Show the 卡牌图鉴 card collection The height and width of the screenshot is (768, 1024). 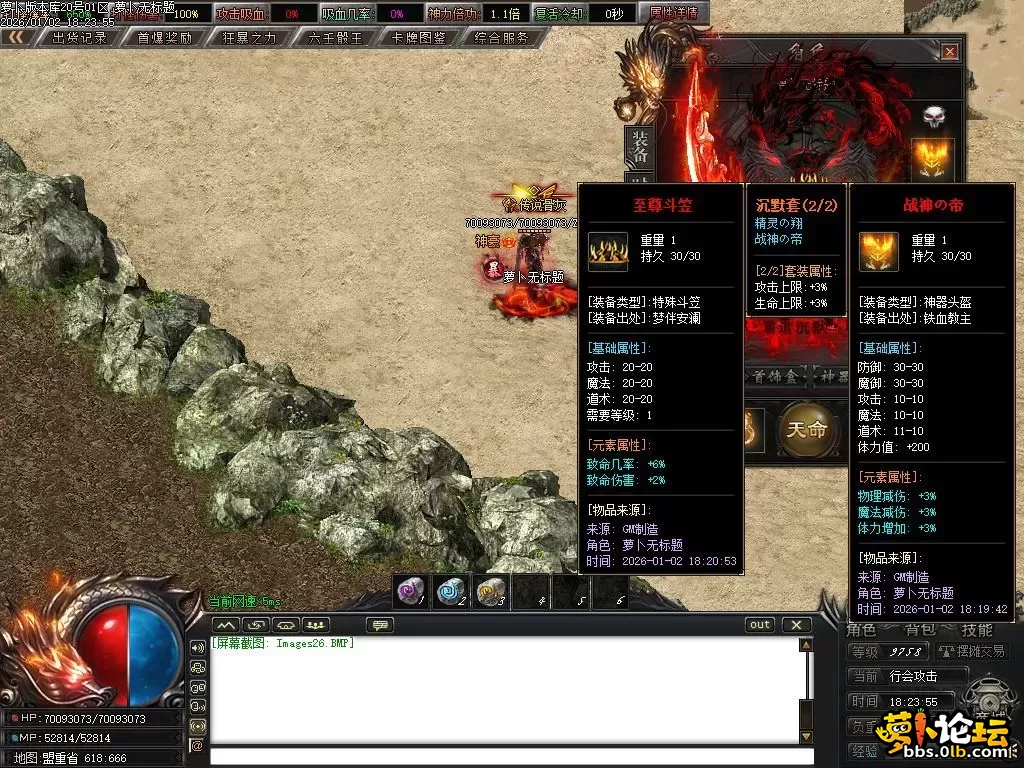(419, 38)
